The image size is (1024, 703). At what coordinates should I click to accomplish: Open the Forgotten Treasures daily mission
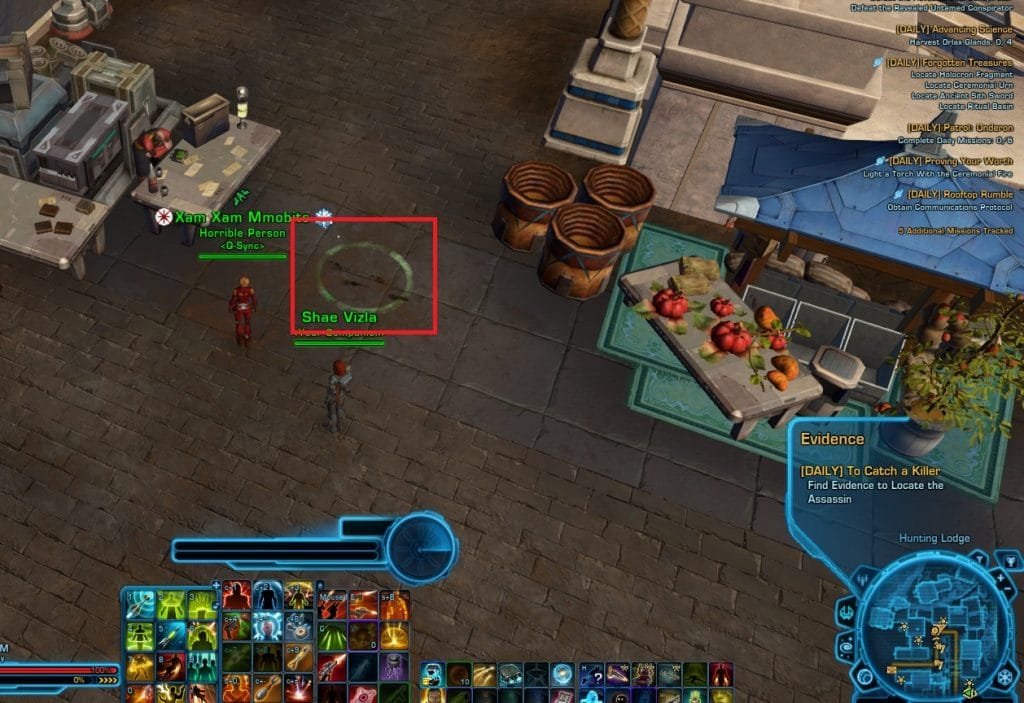[948, 62]
